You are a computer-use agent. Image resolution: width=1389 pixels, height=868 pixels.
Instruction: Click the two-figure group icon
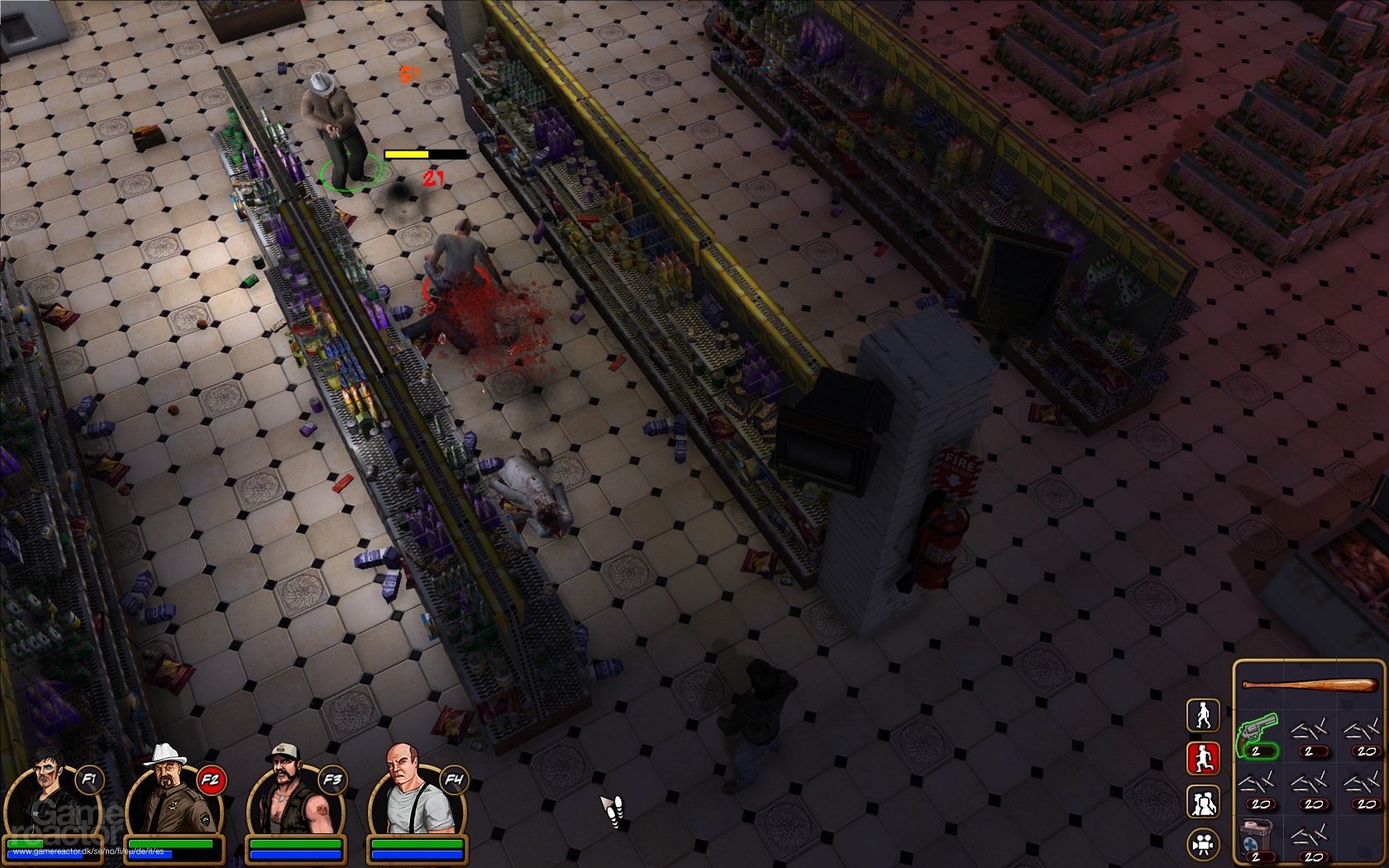tap(1204, 800)
